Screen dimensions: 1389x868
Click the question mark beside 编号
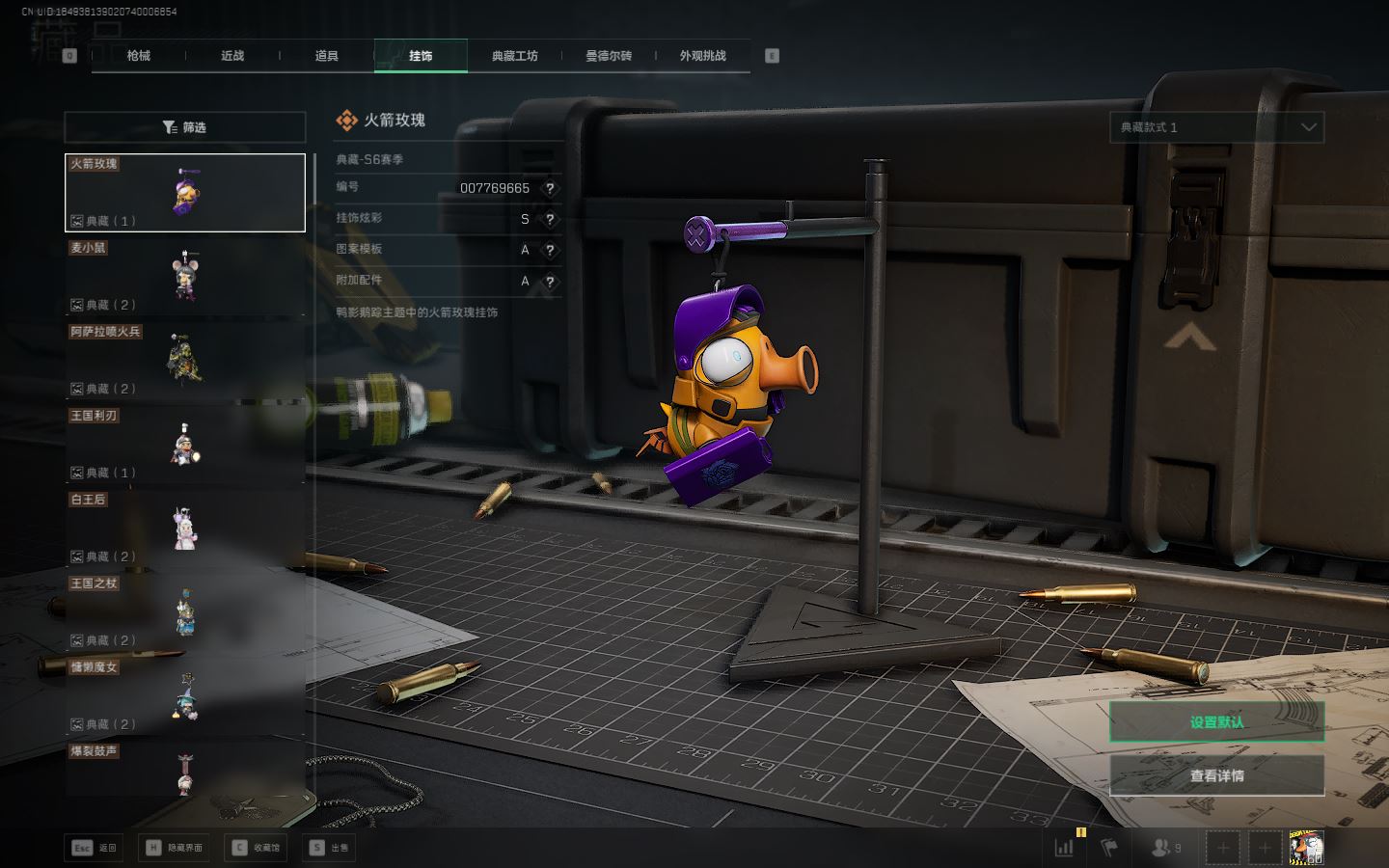(550, 188)
